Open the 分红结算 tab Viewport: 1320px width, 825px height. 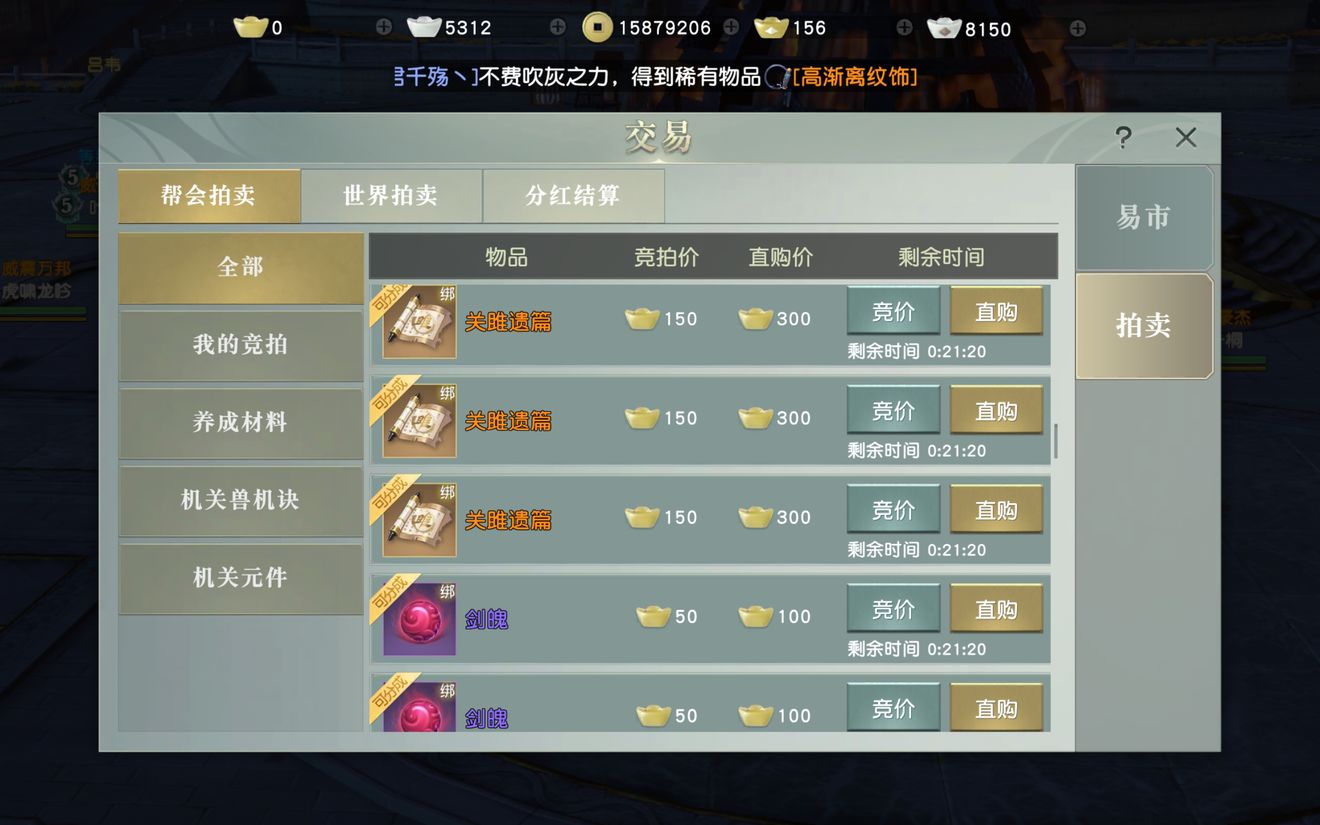pos(574,196)
